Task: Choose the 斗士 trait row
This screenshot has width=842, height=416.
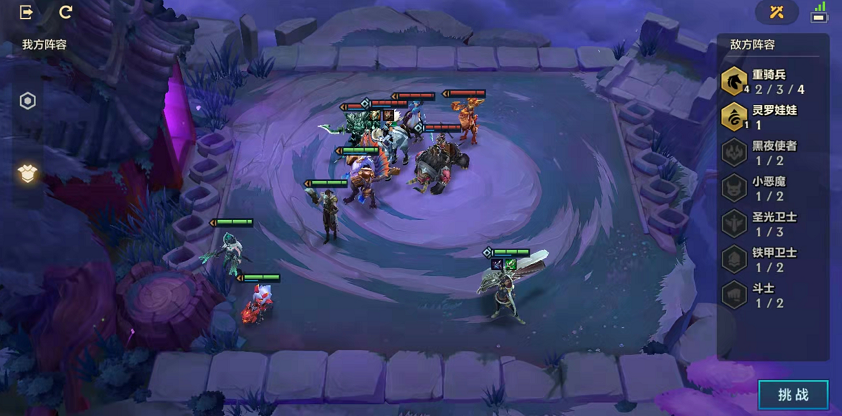Action: [770, 295]
